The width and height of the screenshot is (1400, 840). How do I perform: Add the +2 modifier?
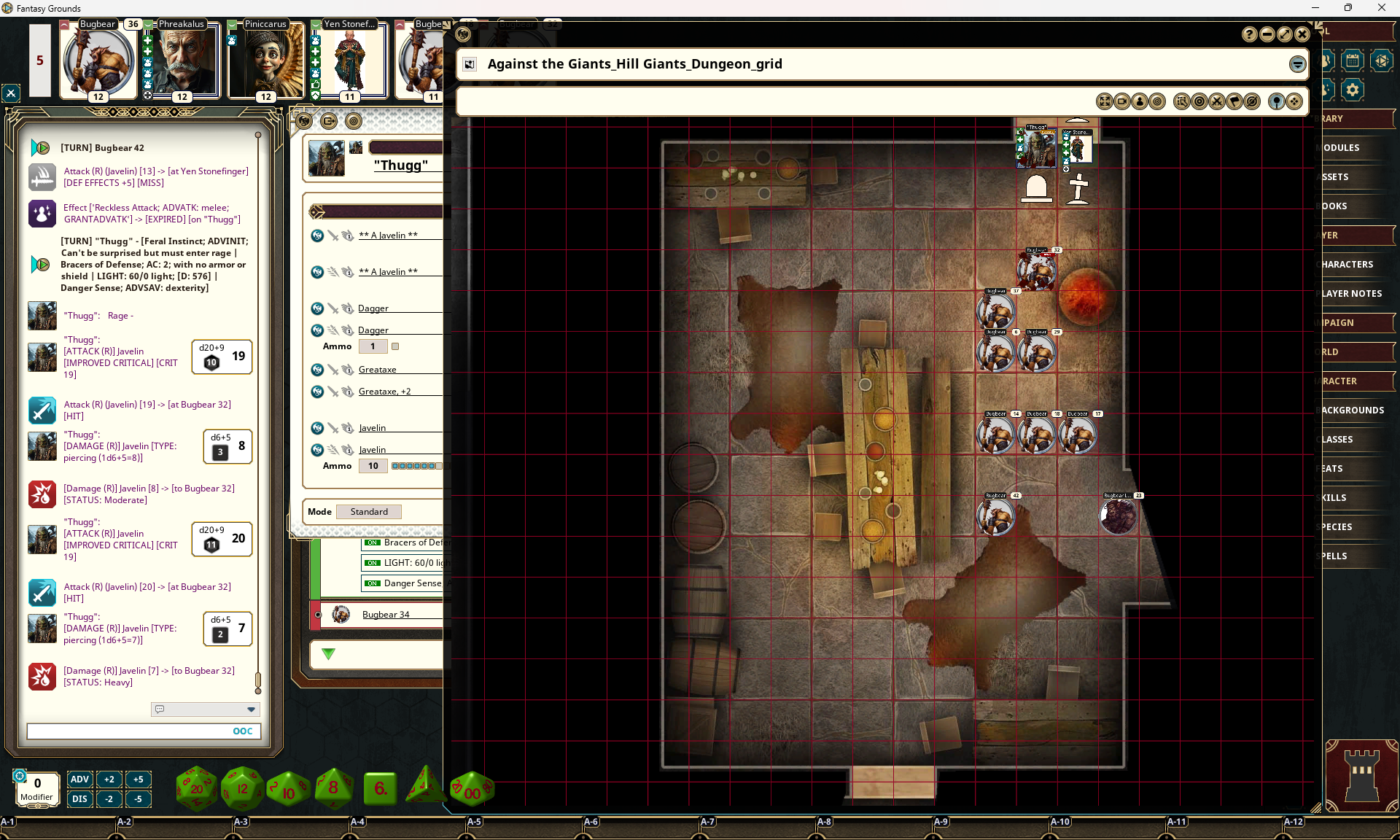coord(109,779)
